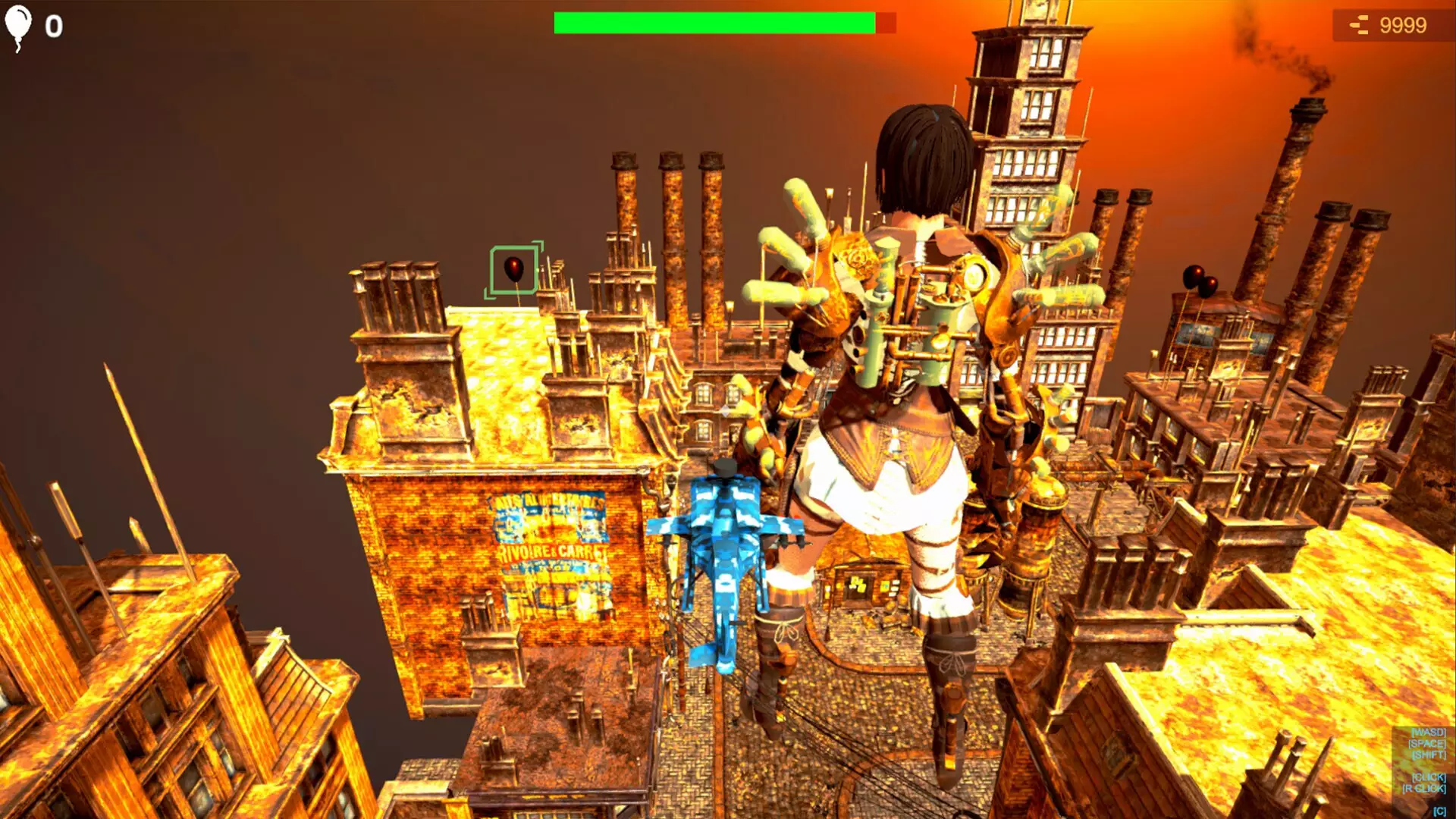Viewport: 1456px width, 819px height.
Task: Expand the [WASD] controls panel
Action: 1429,733
